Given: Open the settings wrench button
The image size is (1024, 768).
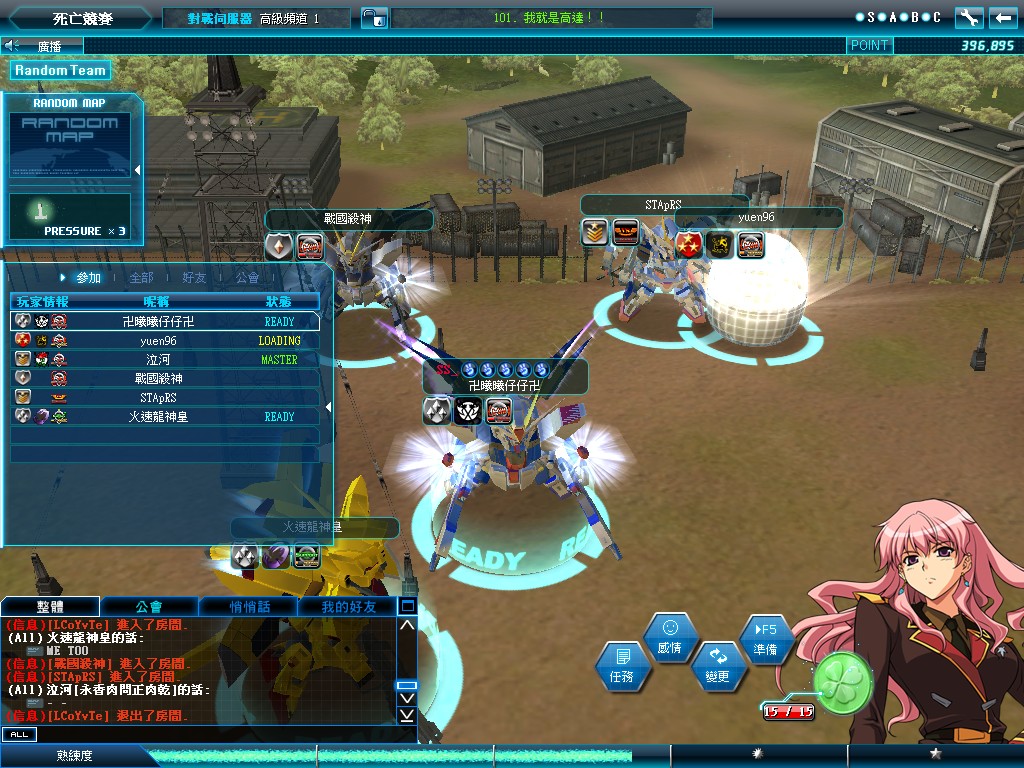Looking at the screenshot, I should tap(969, 18).
